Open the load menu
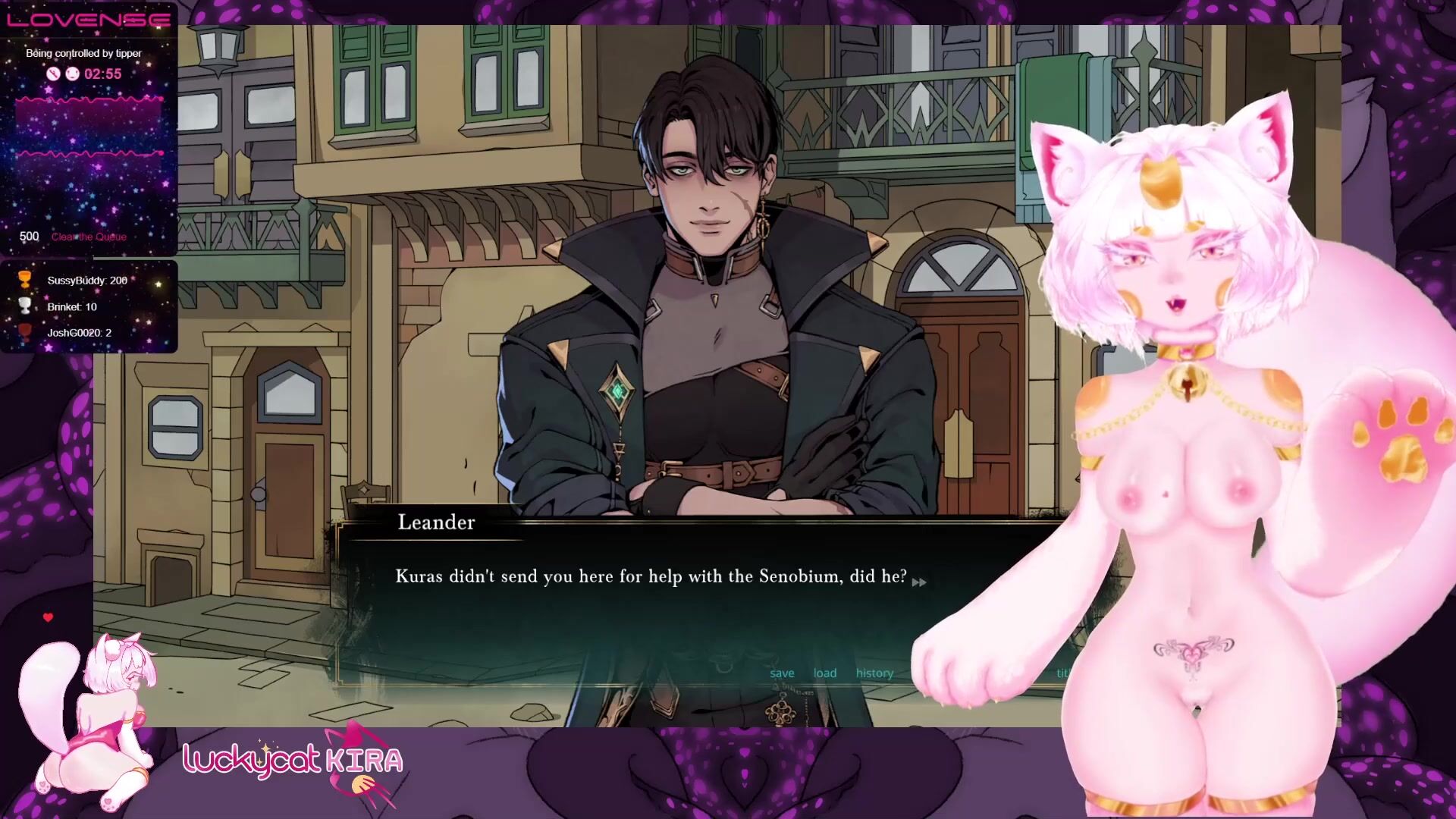This screenshot has width=1456, height=819. point(825,673)
